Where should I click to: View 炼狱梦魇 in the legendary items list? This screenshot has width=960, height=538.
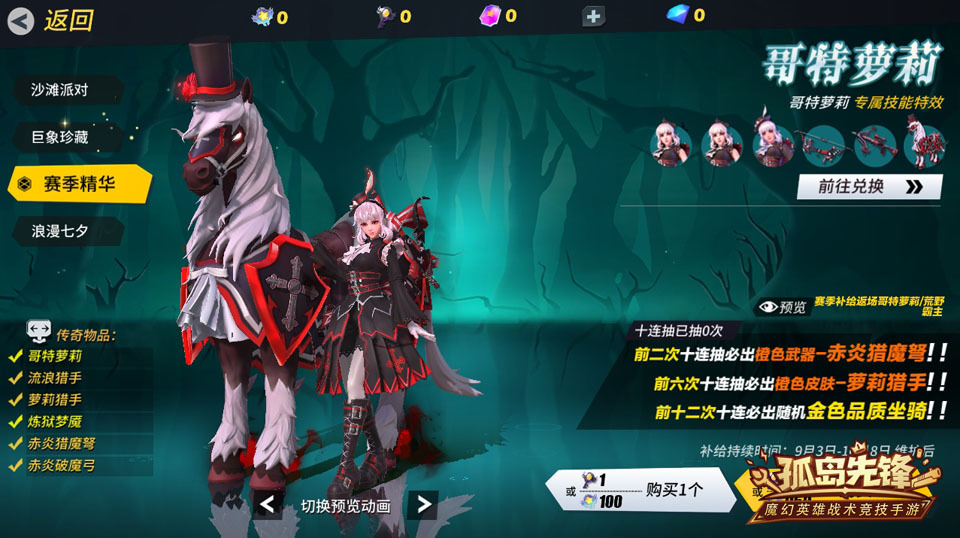pos(56,421)
